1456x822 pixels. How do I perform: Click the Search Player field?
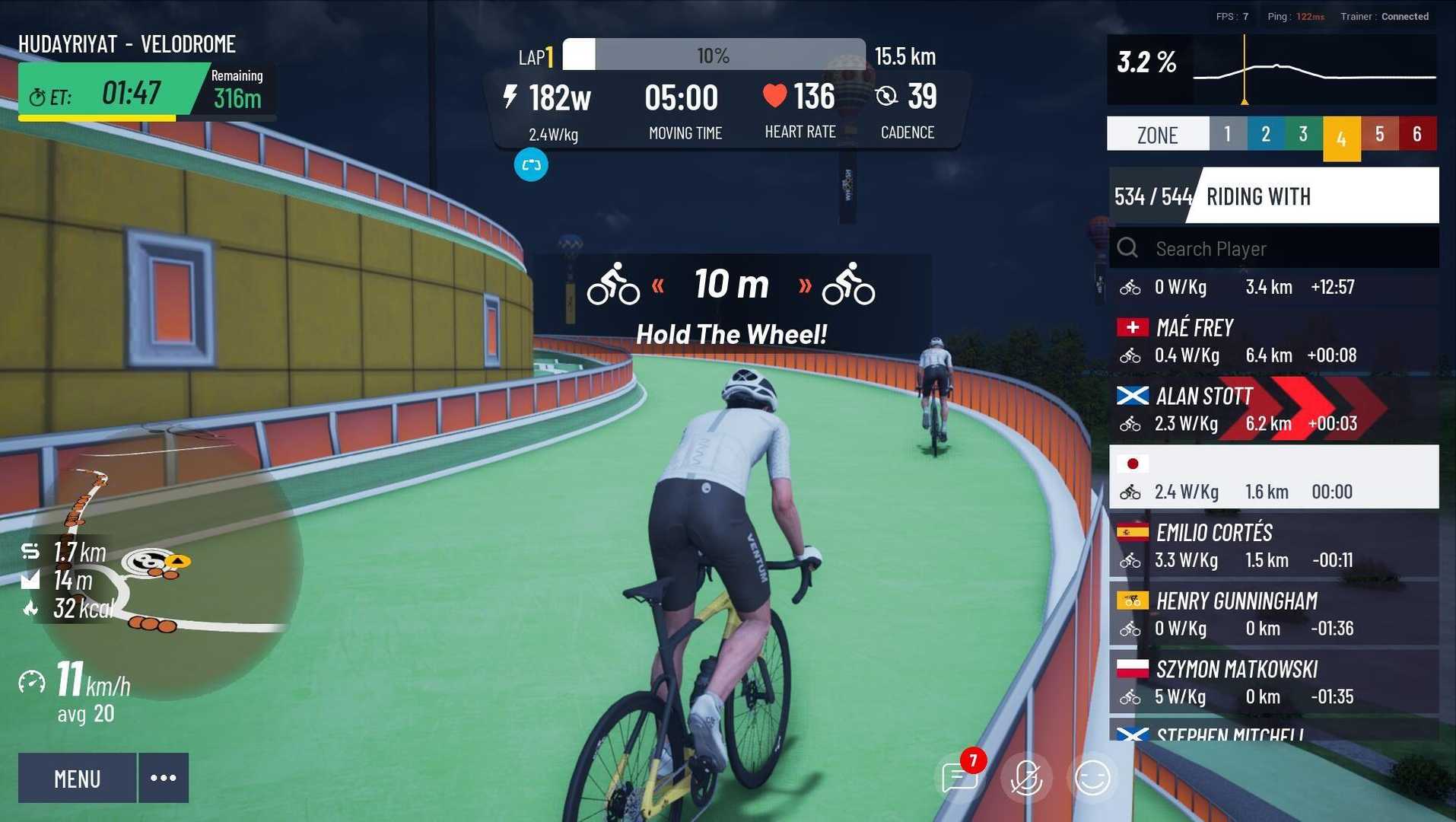[1286, 249]
